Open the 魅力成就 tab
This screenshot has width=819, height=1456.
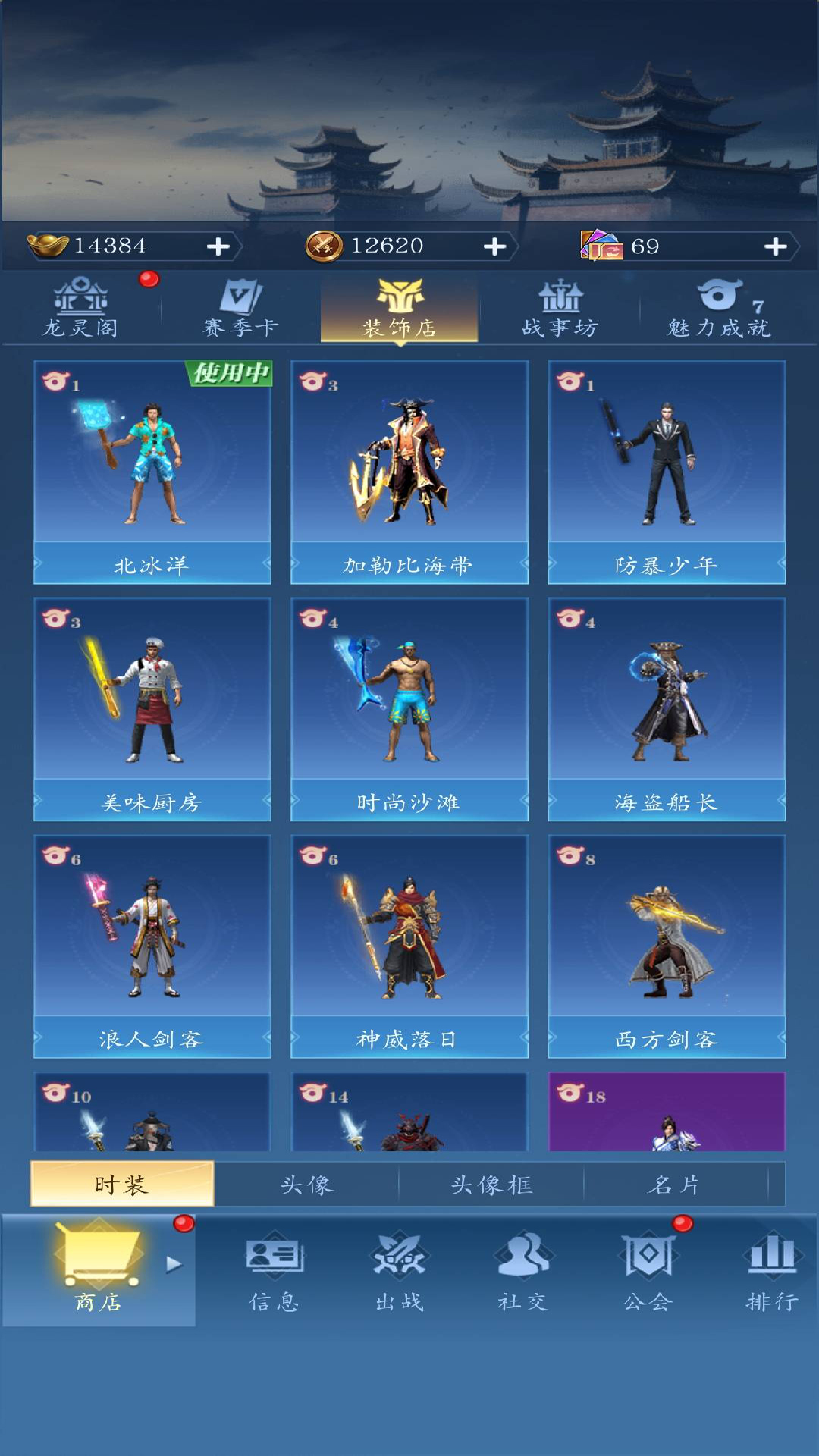click(720, 309)
